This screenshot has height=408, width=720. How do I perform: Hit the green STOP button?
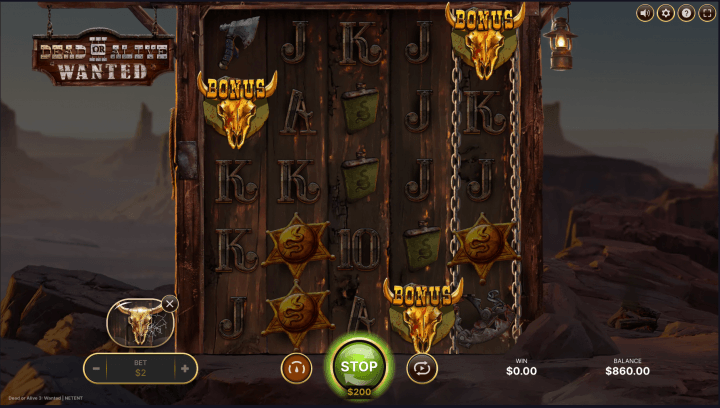[359, 365]
